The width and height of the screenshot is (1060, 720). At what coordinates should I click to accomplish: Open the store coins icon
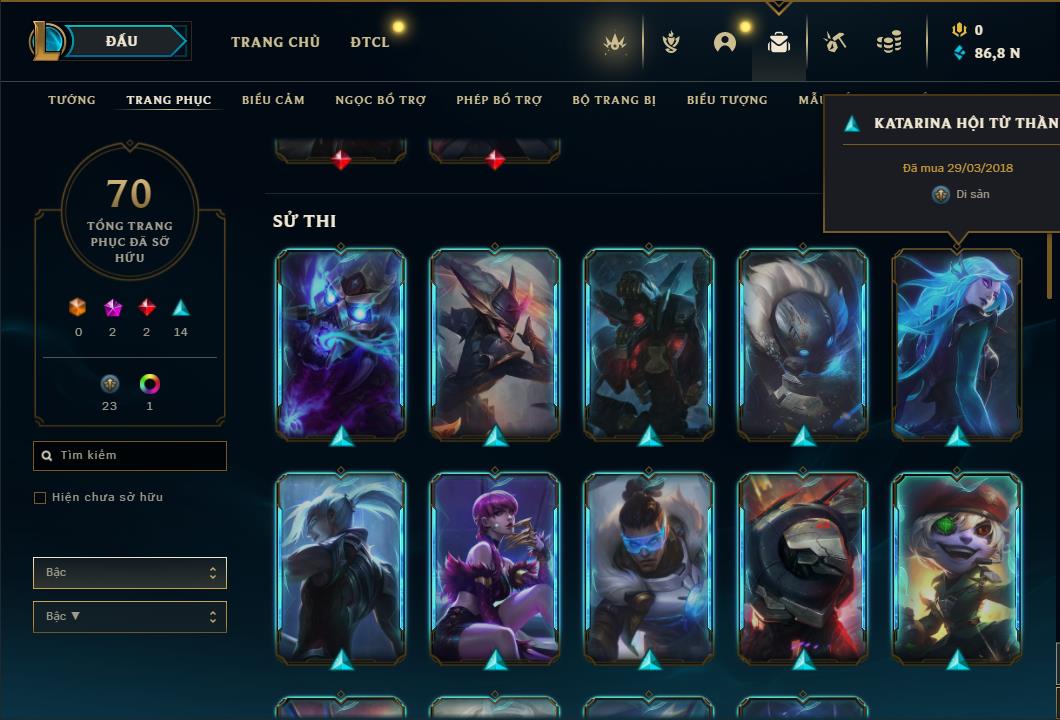click(888, 42)
